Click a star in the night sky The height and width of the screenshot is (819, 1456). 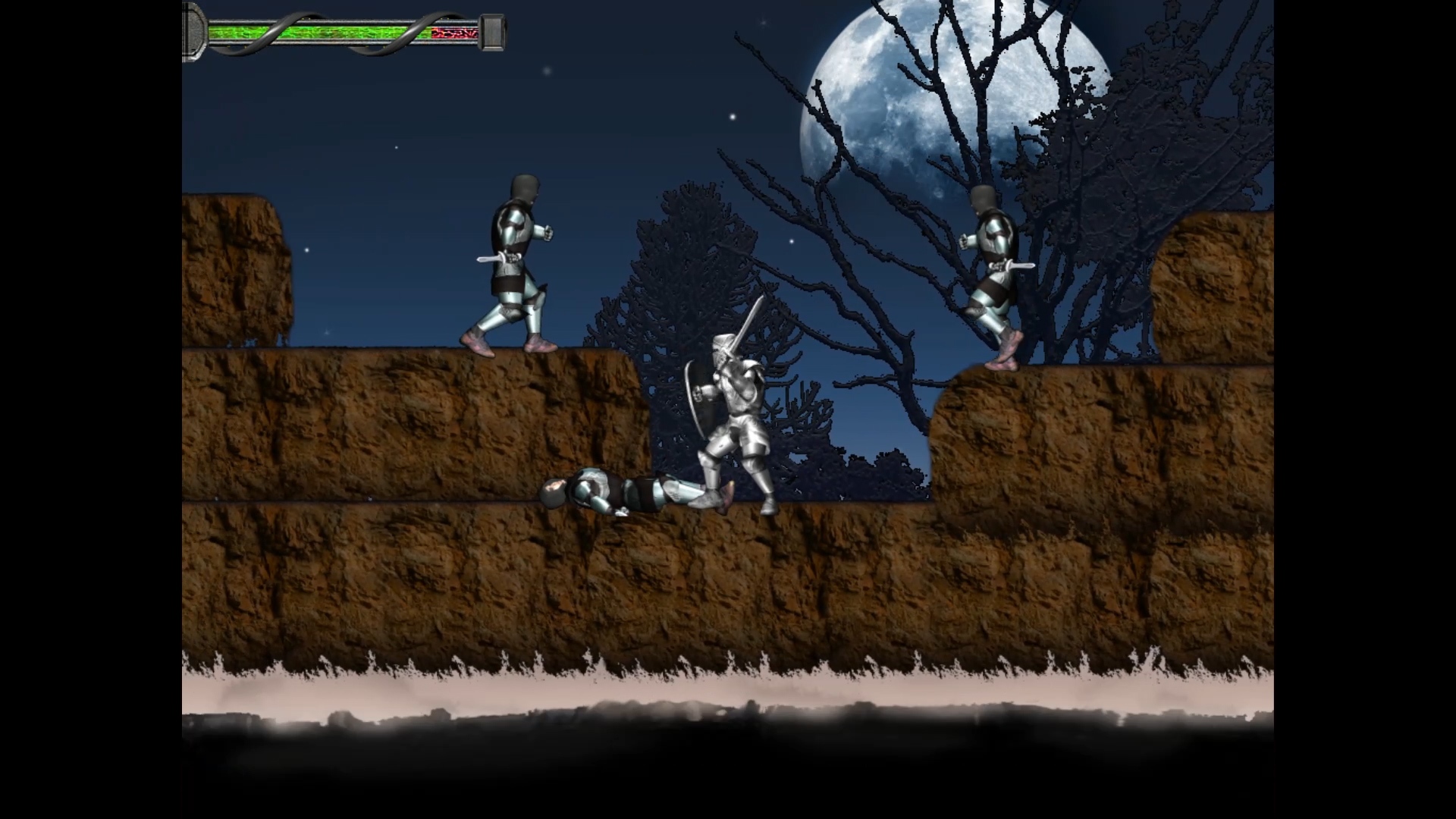pos(733,116)
